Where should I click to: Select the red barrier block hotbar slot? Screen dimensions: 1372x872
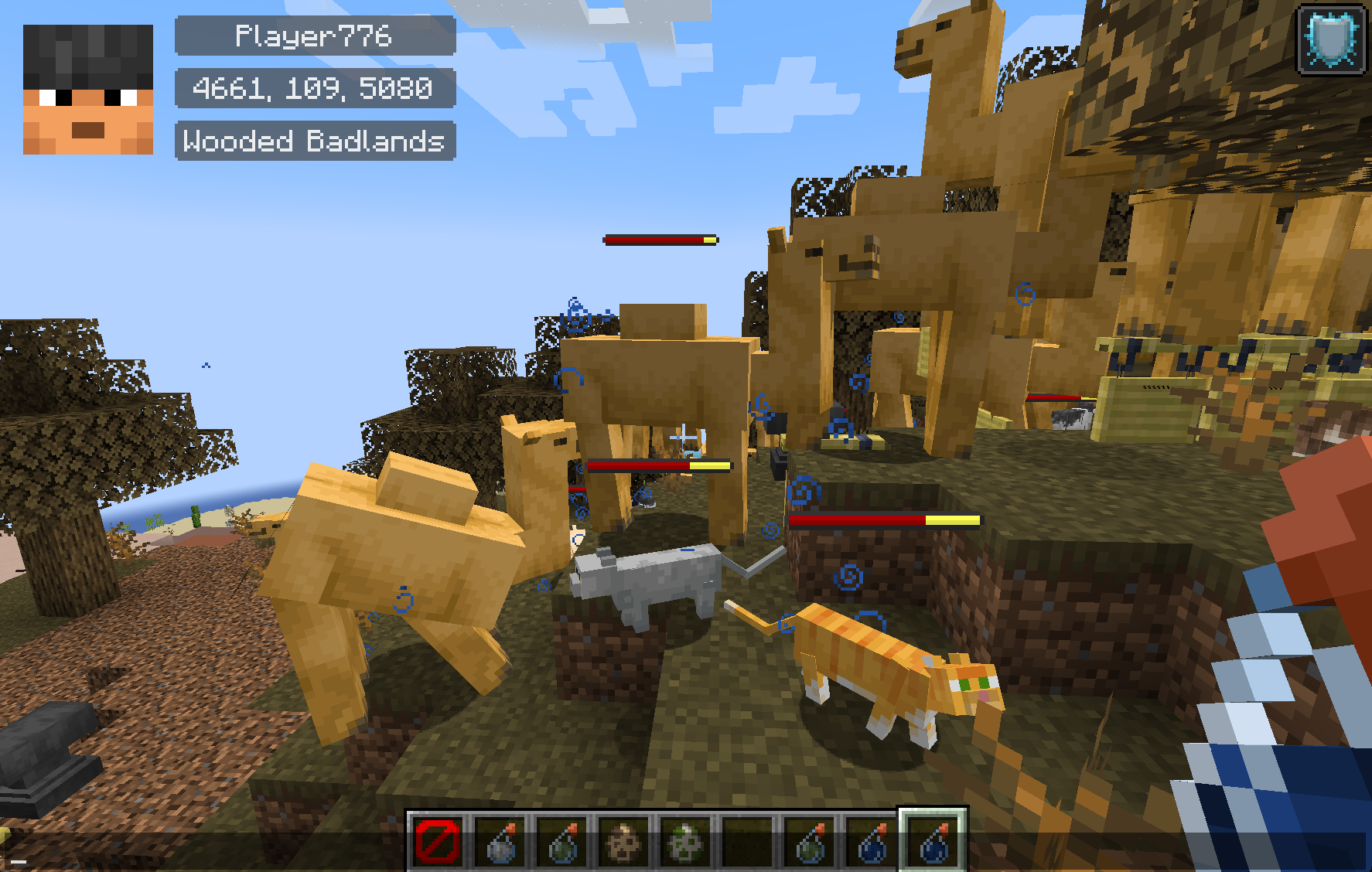[438, 841]
